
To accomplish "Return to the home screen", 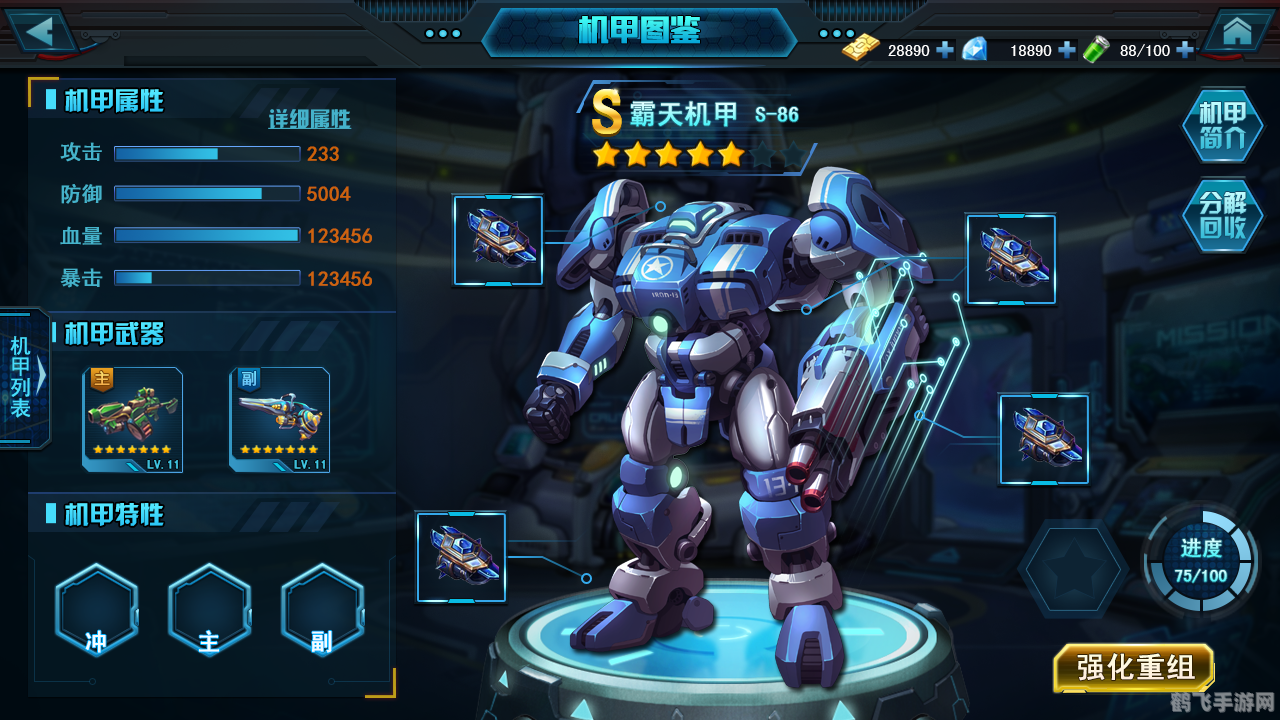I will click(1237, 31).
